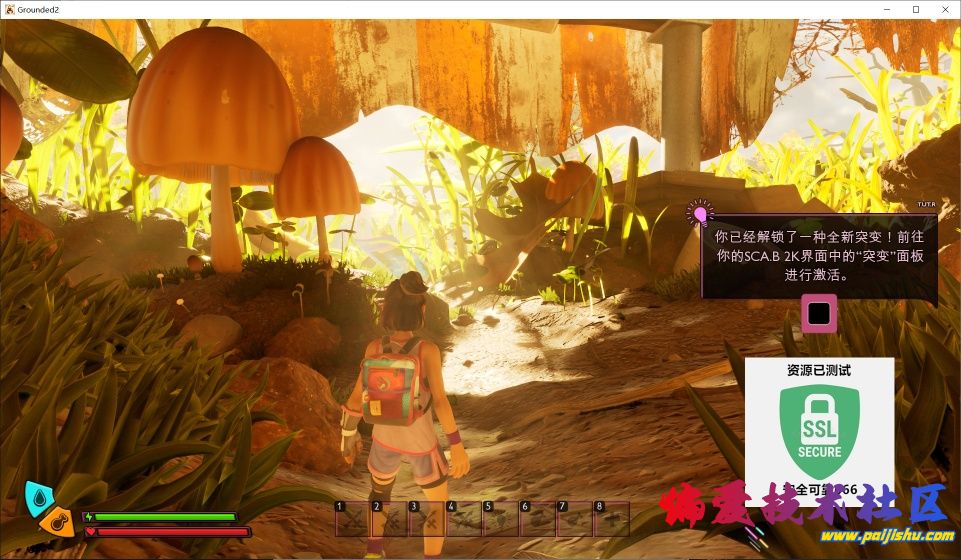Select hotbar slot 2

(x=389, y=519)
